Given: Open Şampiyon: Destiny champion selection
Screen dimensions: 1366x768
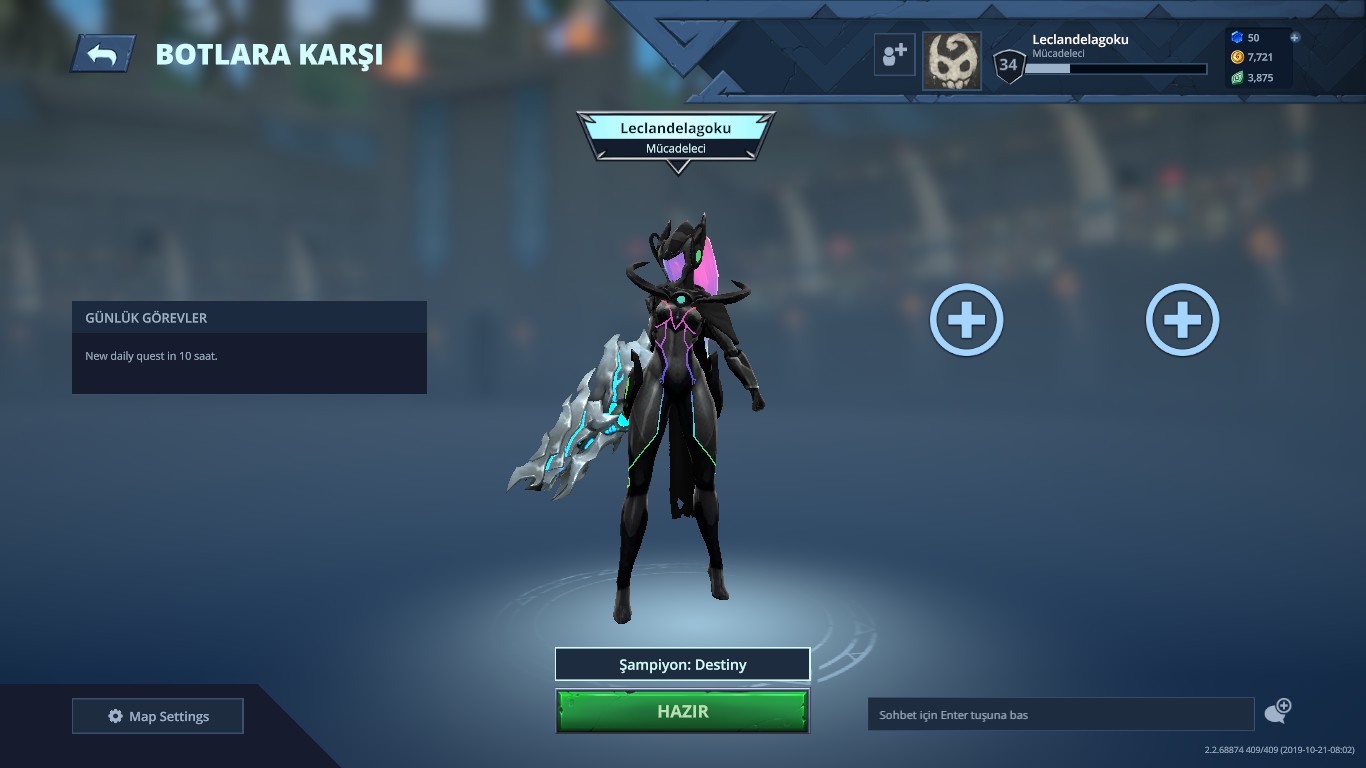Looking at the screenshot, I should [683, 663].
